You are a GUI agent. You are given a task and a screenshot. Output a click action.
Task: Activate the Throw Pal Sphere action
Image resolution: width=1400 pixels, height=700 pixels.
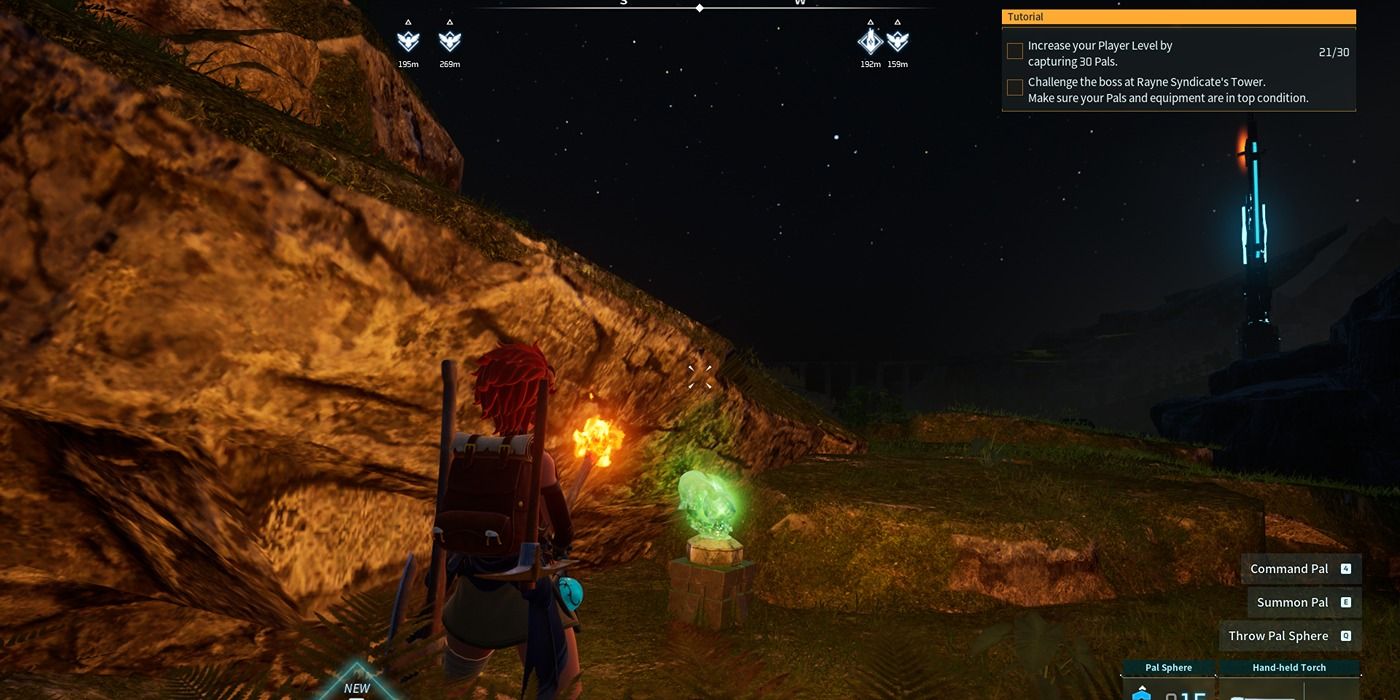pyautogui.click(x=1290, y=636)
